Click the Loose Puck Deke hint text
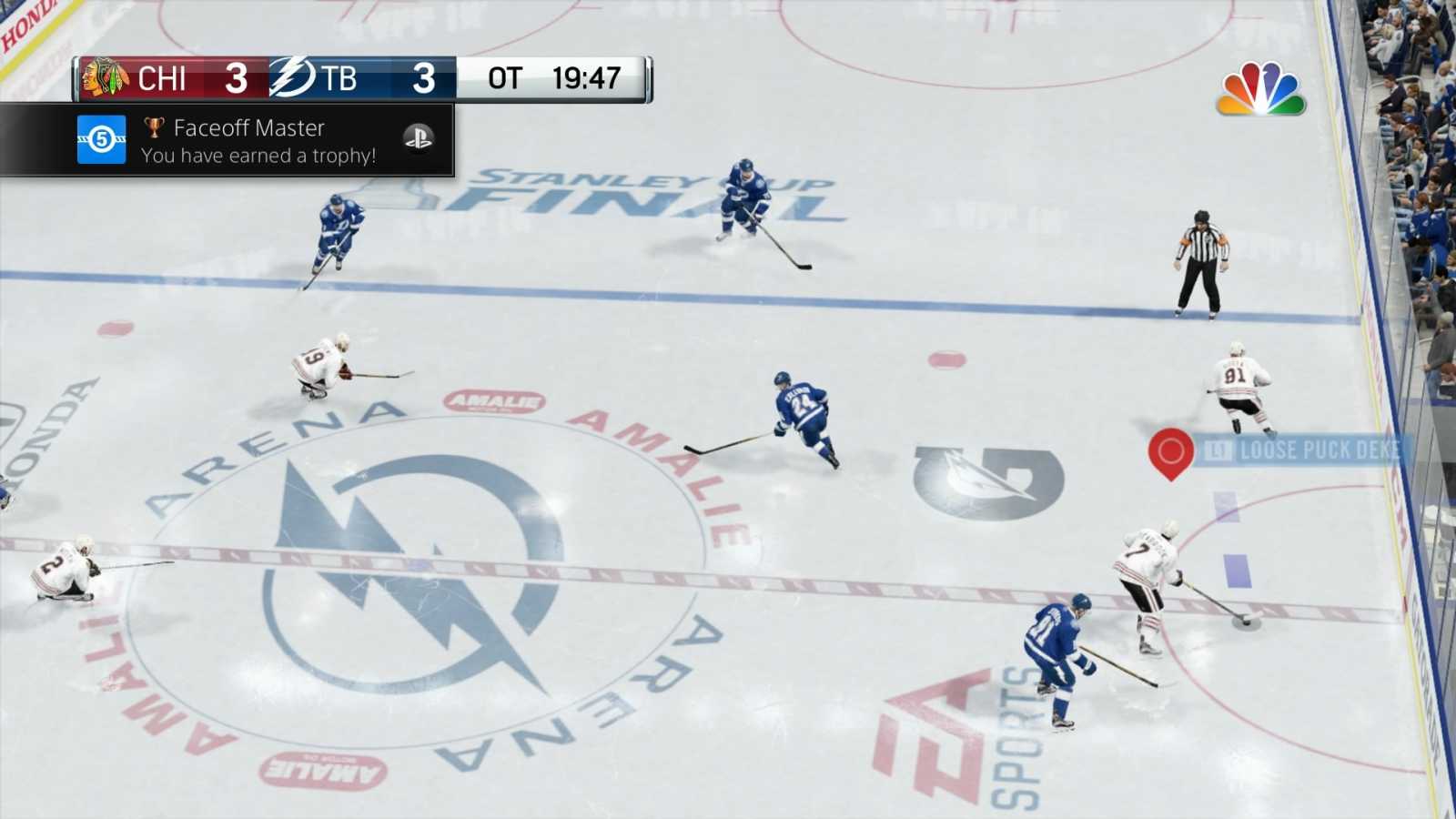This screenshot has height=819, width=1456. point(1319,450)
